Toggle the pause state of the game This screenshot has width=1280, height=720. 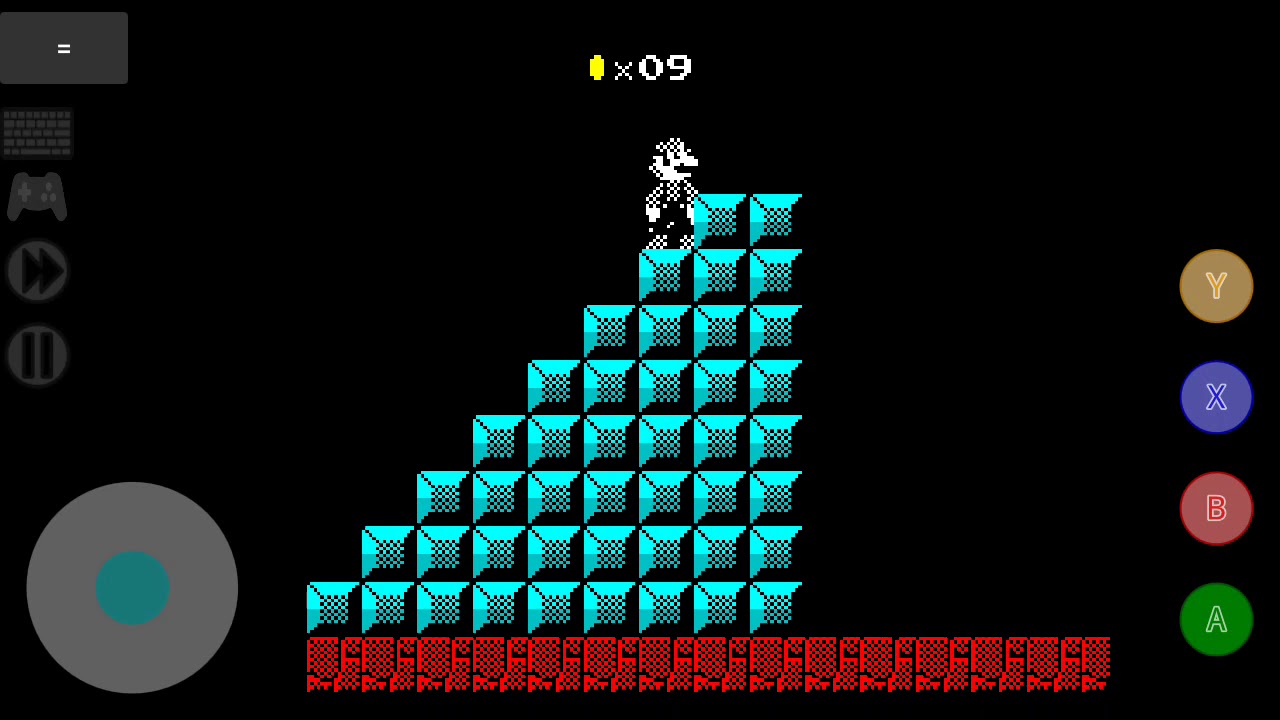tap(37, 355)
